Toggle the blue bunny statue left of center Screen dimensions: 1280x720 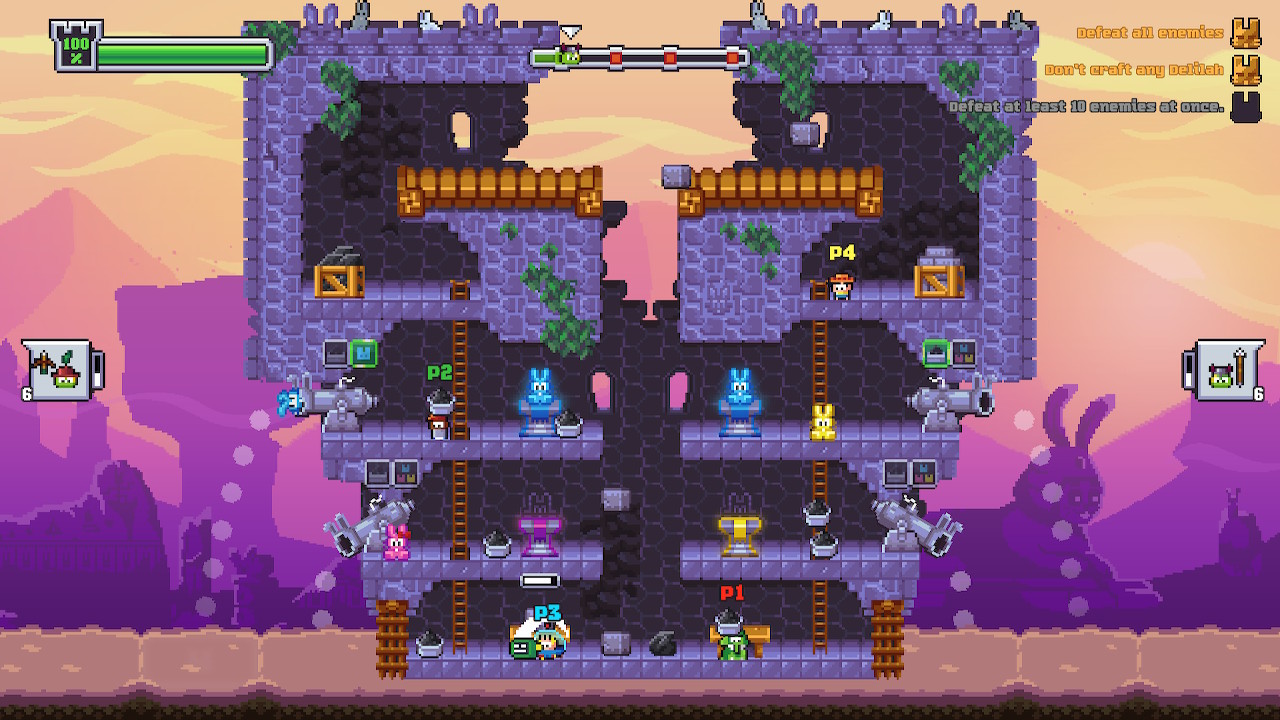click(538, 403)
